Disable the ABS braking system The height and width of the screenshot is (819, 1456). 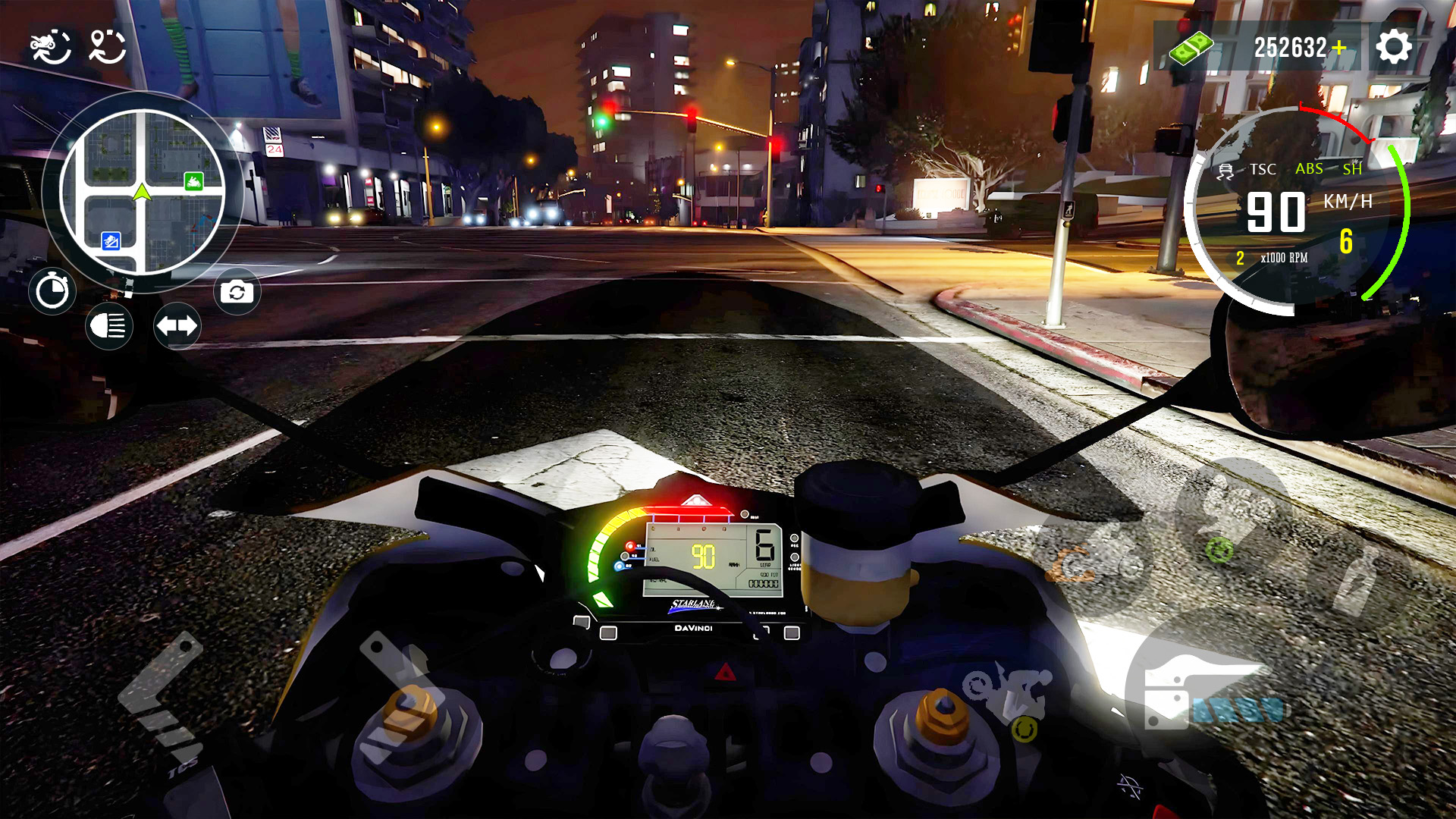pyautogui.click(x=1307, y=170)
